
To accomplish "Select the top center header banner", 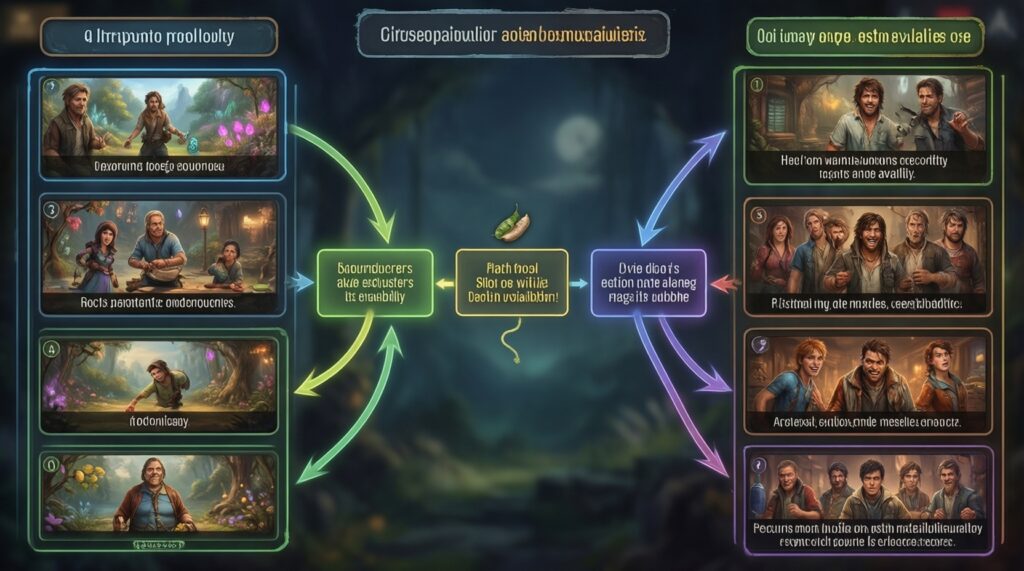I will 512,35.
